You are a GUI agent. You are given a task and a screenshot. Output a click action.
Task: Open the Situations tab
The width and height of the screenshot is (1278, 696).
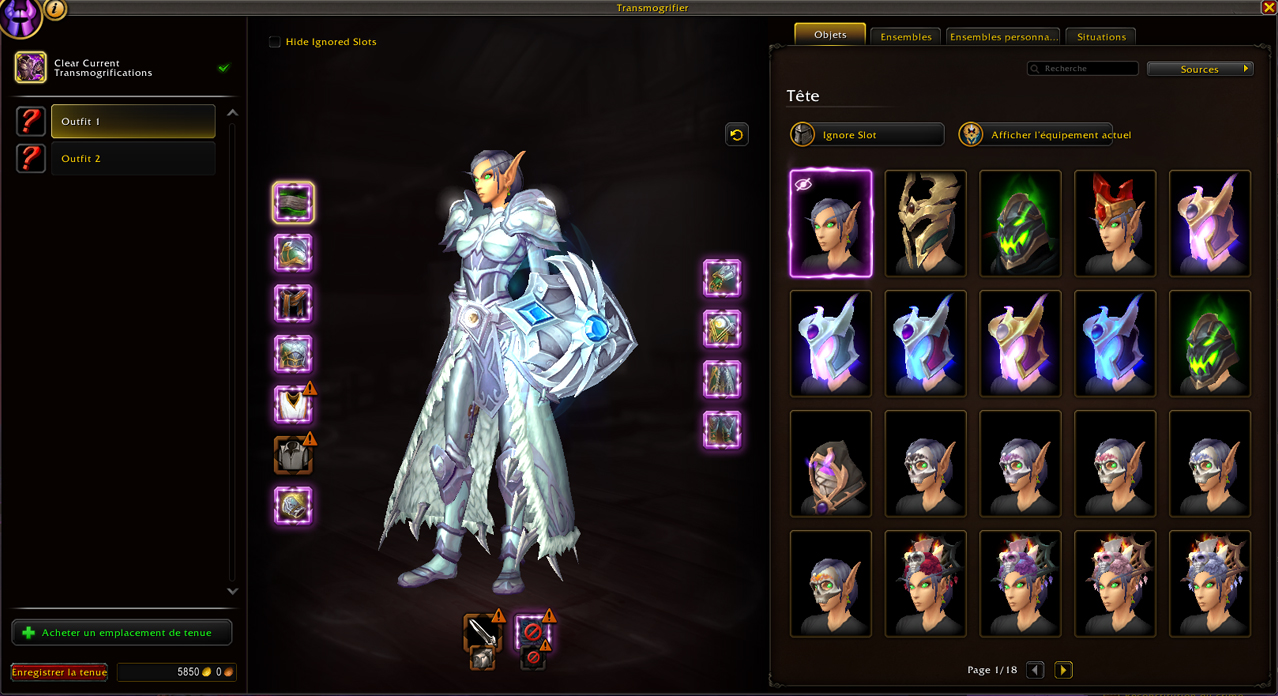pyautogui.click(x=1100, y=37)
